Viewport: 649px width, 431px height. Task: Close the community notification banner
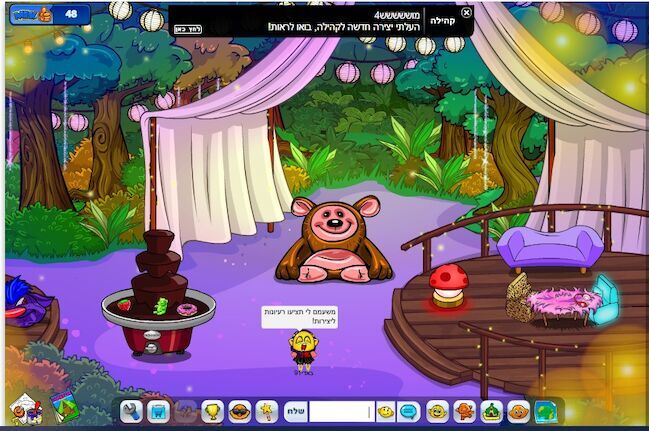[x=466, y=13]
